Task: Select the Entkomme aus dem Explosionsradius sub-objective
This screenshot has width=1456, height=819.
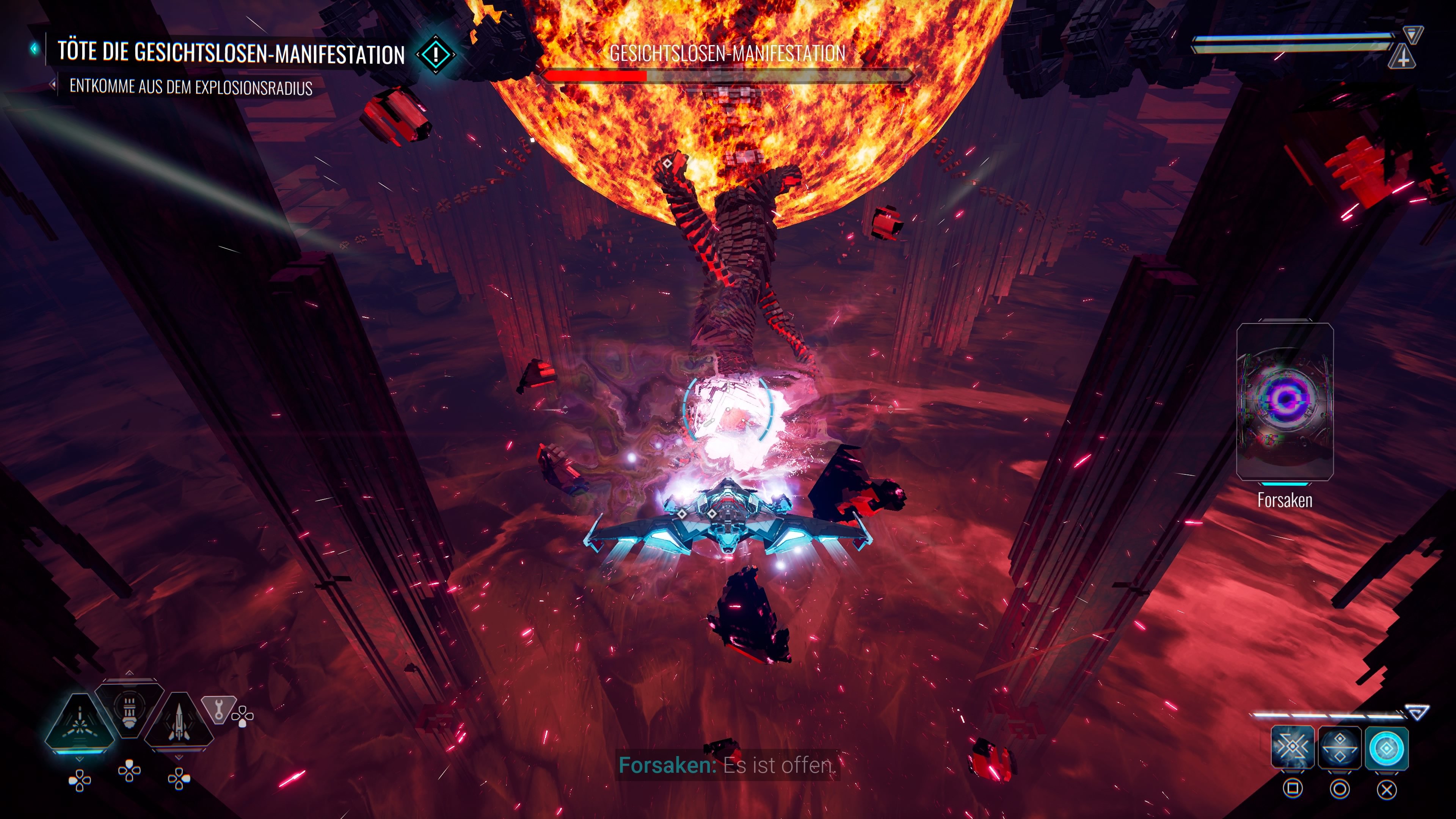Action: pos(190,88)
